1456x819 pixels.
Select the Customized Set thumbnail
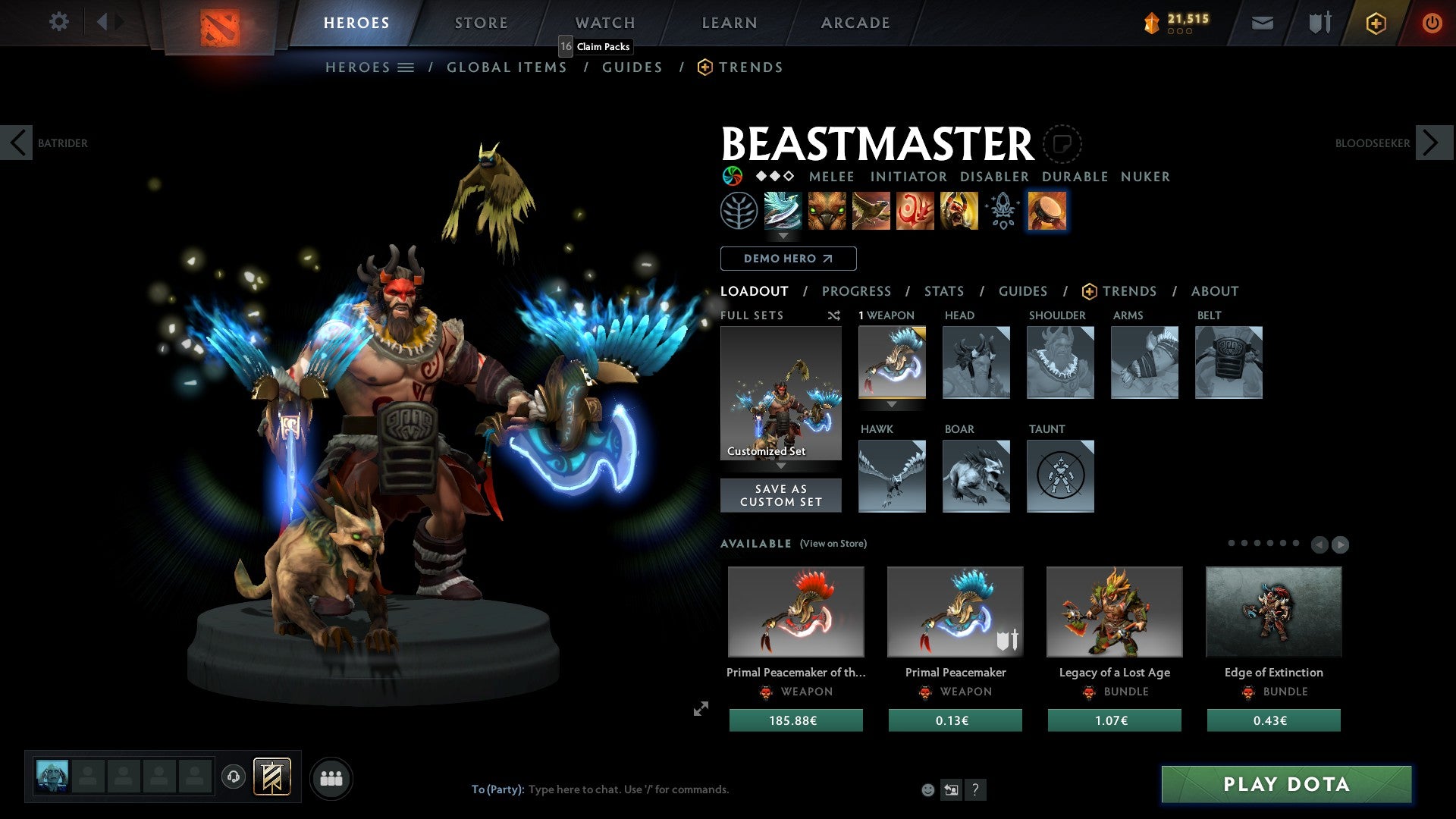780,391
